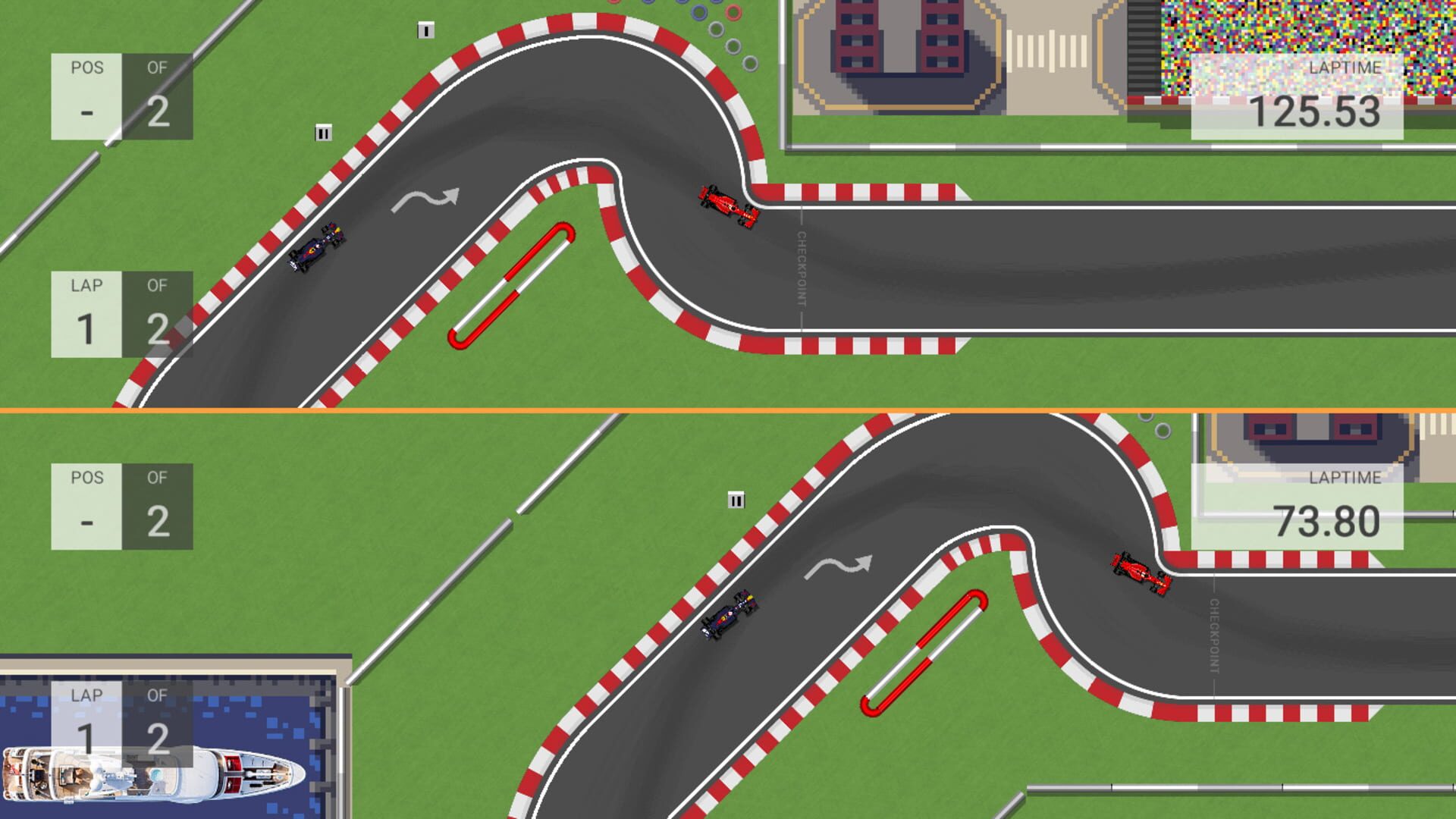Click the turn 2 marker board on bottom screen
This screenshot has width=1456, height=819.
click(x=736, y=500)
